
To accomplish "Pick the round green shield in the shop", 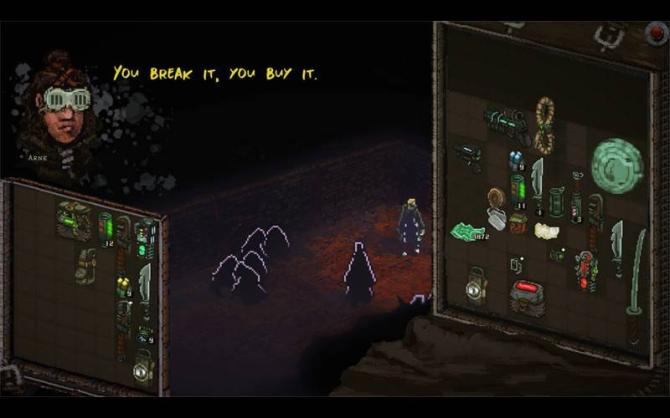I will (616, 165).
